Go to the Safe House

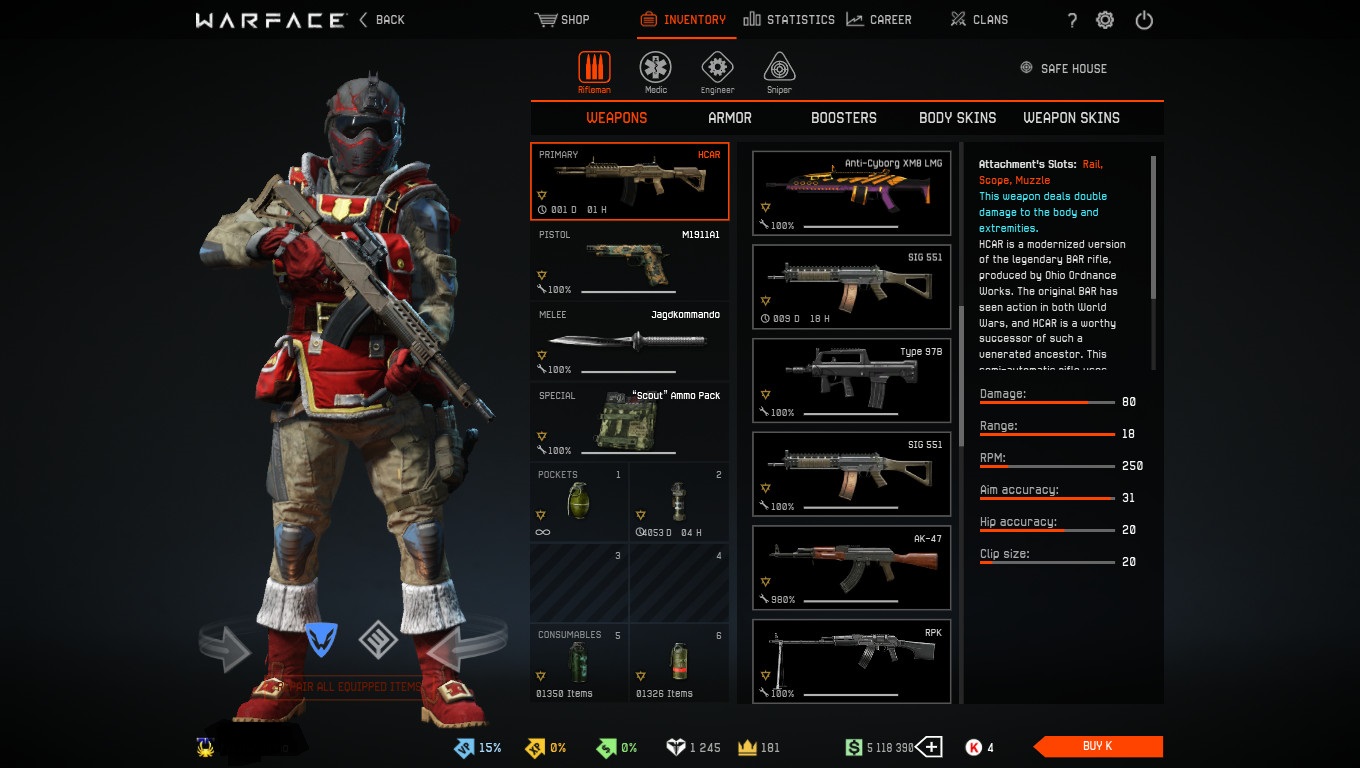pos(1063,69)
